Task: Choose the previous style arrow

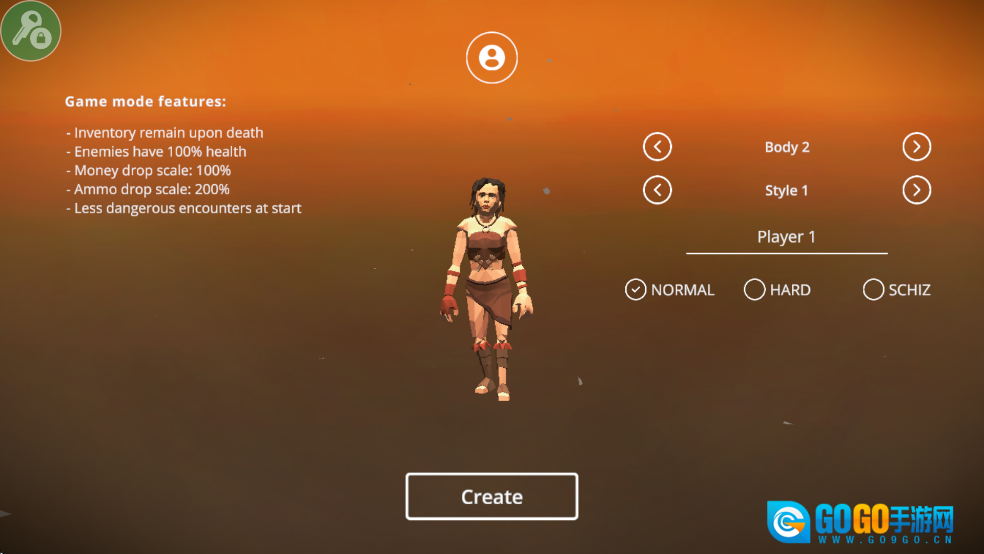Action: click(x=657, y=190)
